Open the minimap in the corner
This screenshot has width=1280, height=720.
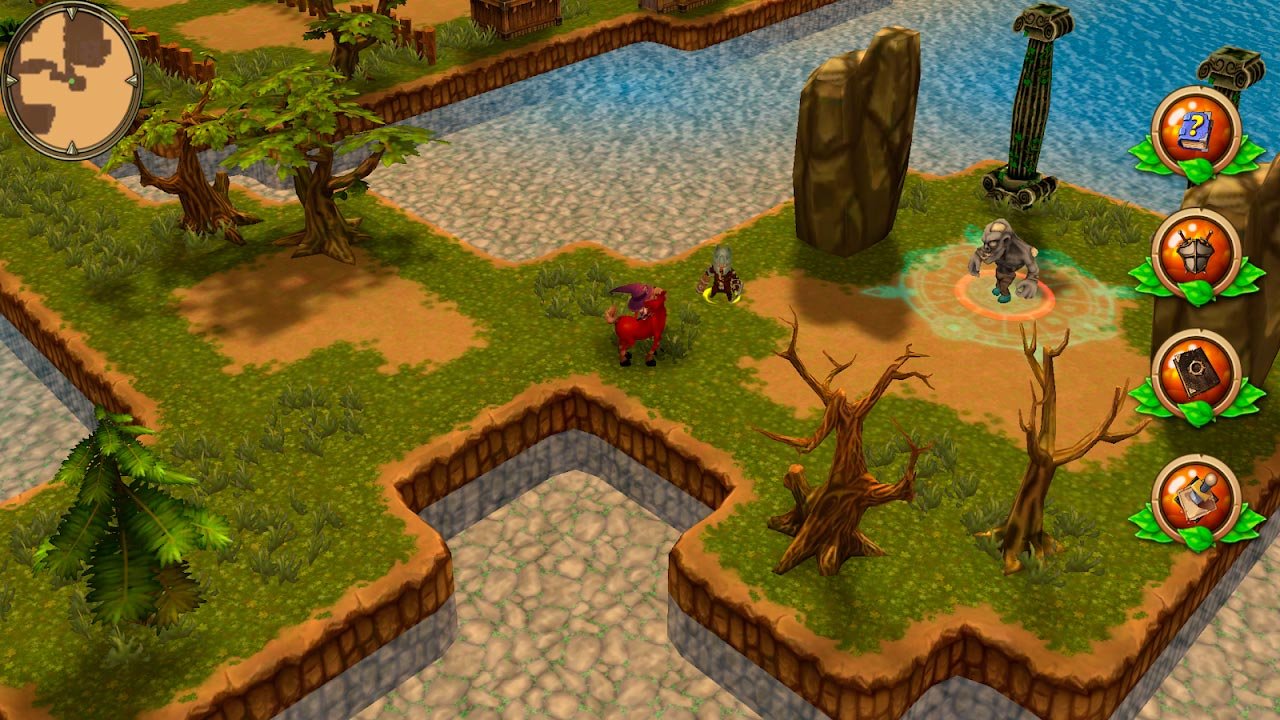[71, 79]
